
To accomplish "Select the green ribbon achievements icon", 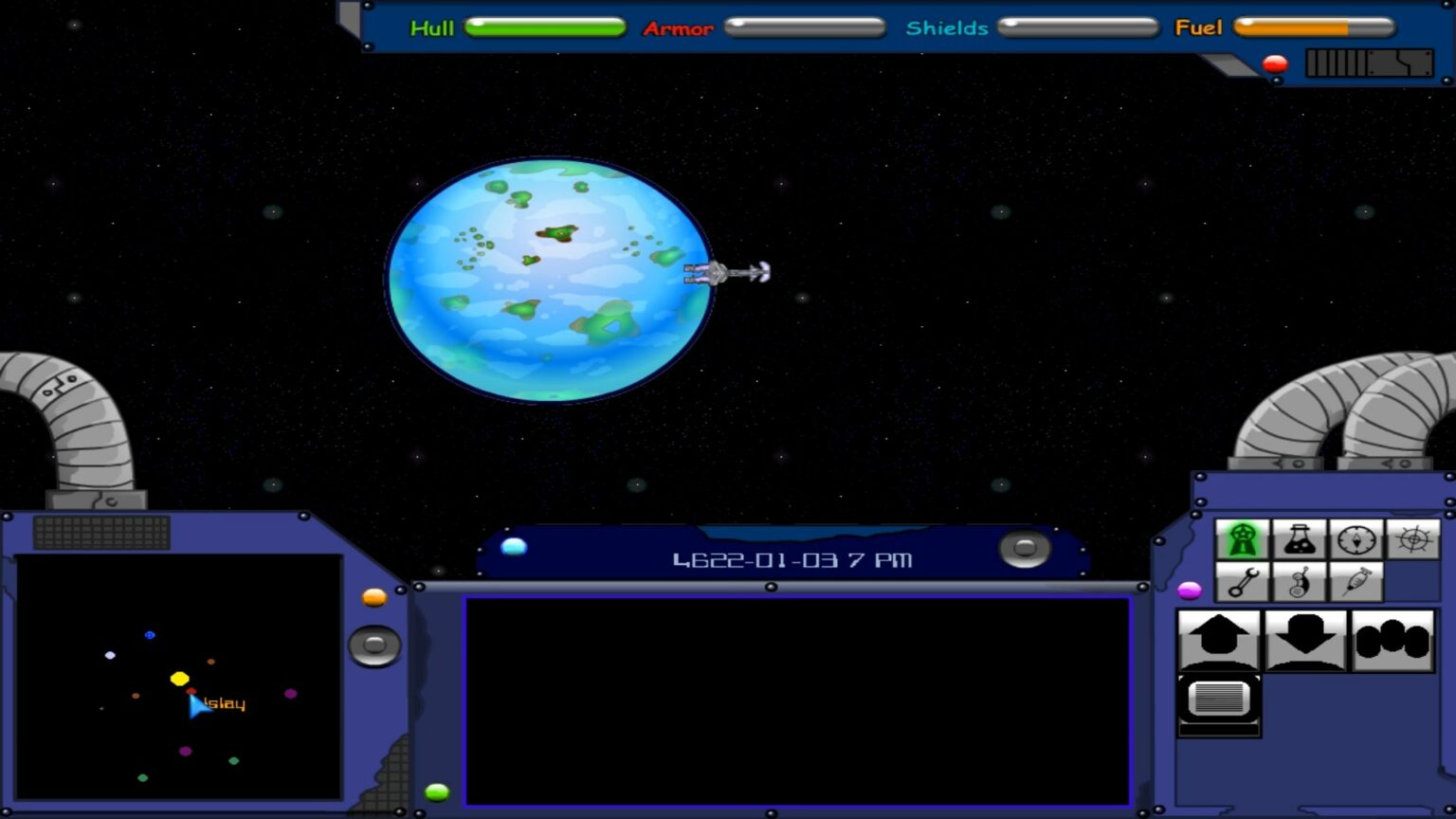I will (x=1243, y=538).
